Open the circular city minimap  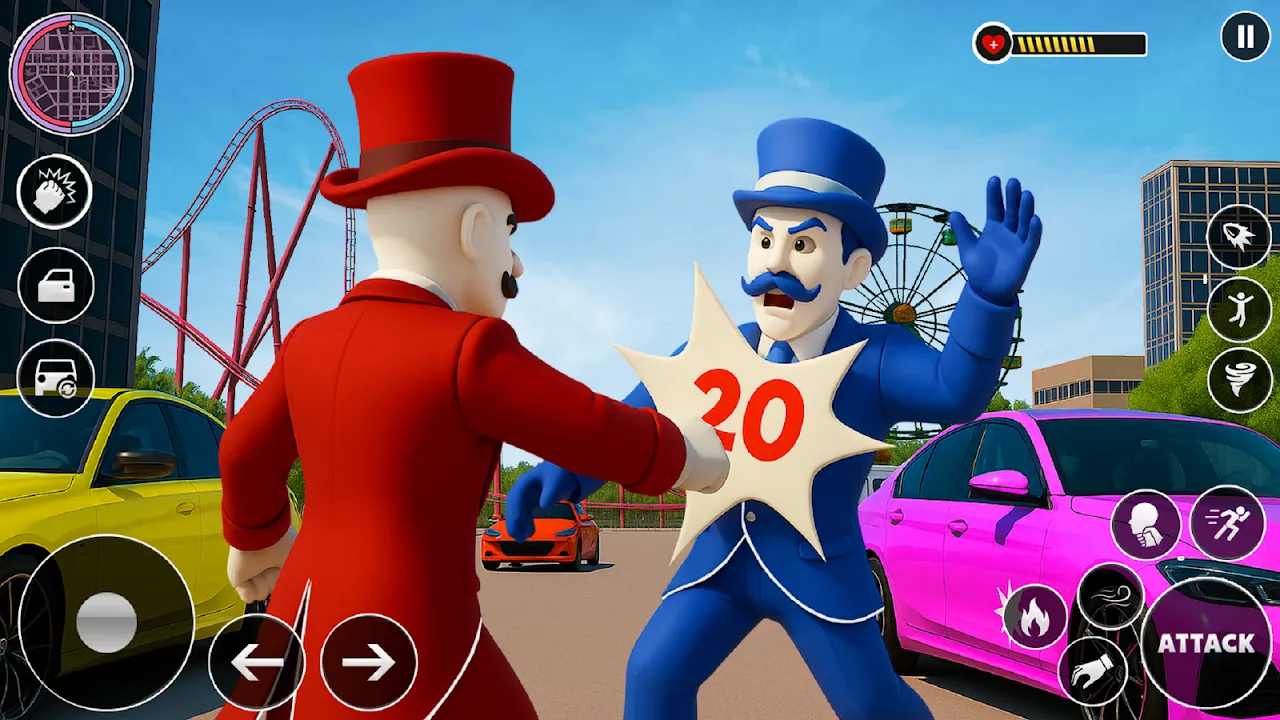tap(71, 73)
